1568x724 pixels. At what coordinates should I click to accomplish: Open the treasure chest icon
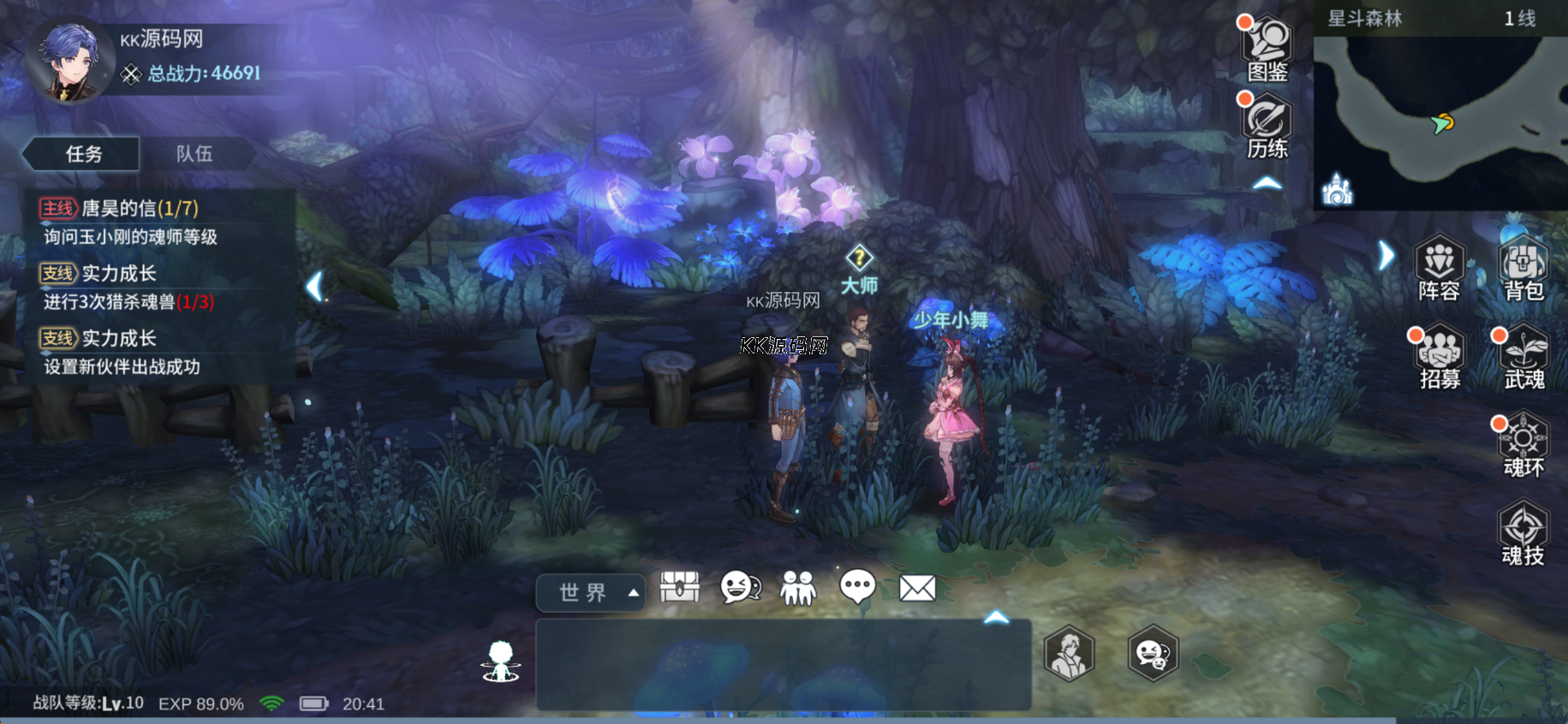coord(680,588)
